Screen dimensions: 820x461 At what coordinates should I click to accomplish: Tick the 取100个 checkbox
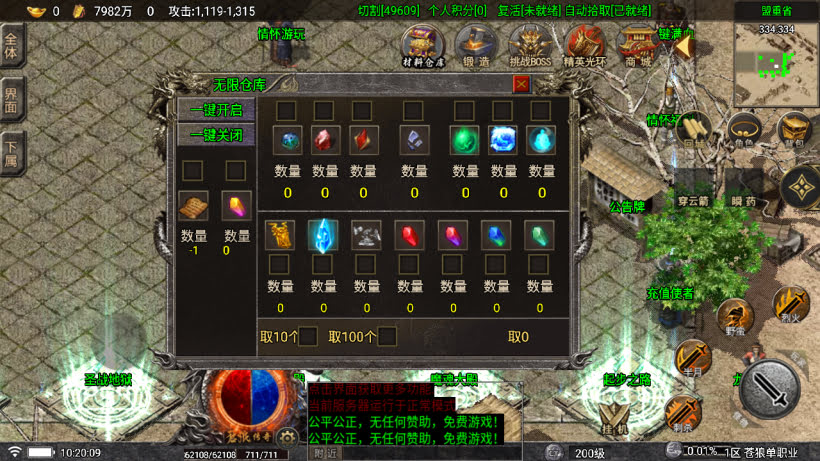click(x=387, y=337)
